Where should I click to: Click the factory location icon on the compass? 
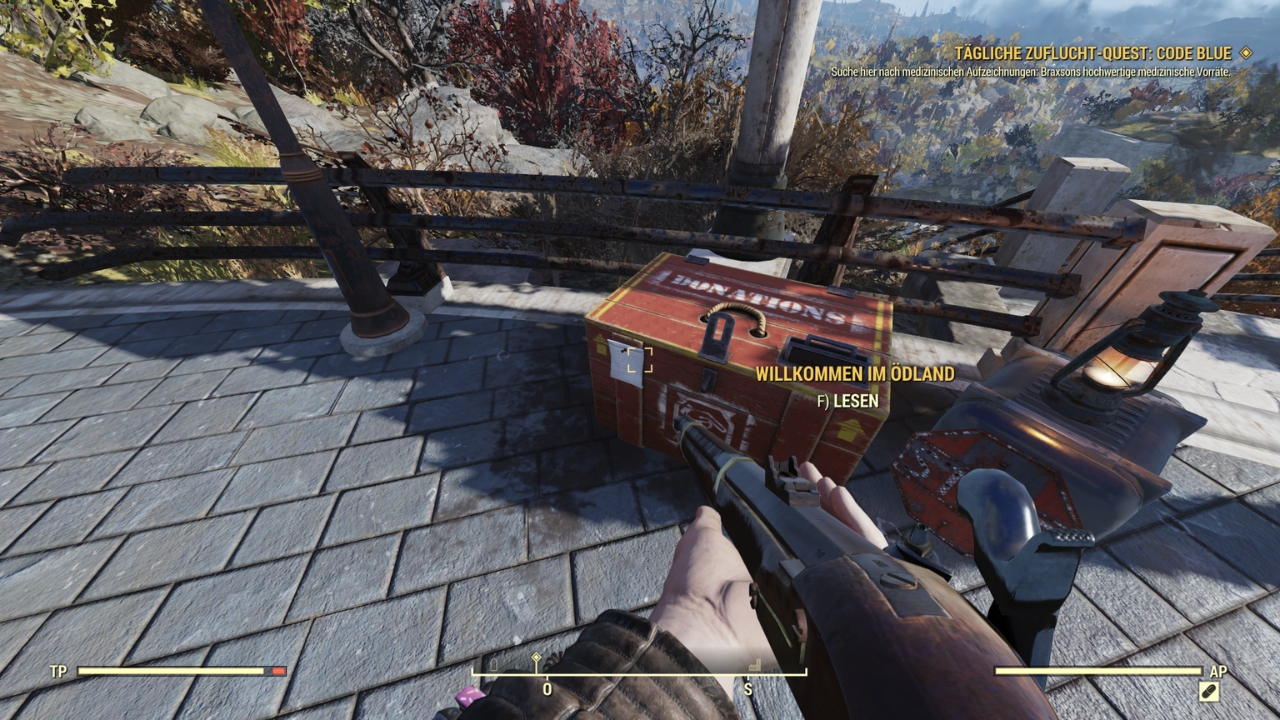755,664
